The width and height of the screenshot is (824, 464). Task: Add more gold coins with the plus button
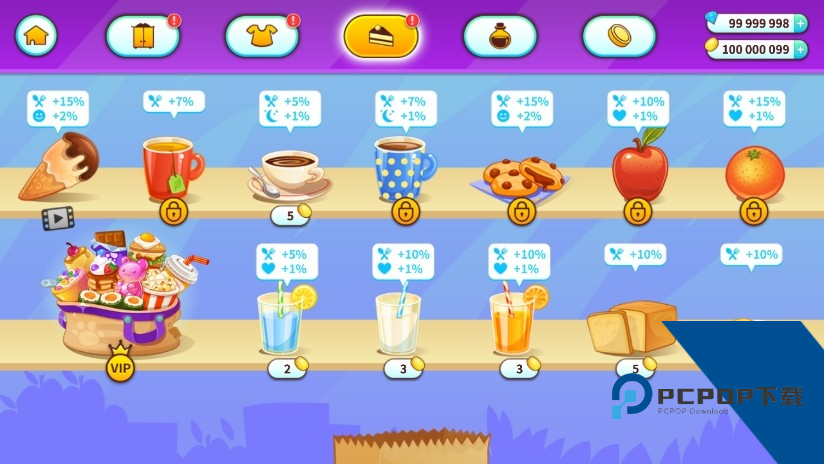799,49
